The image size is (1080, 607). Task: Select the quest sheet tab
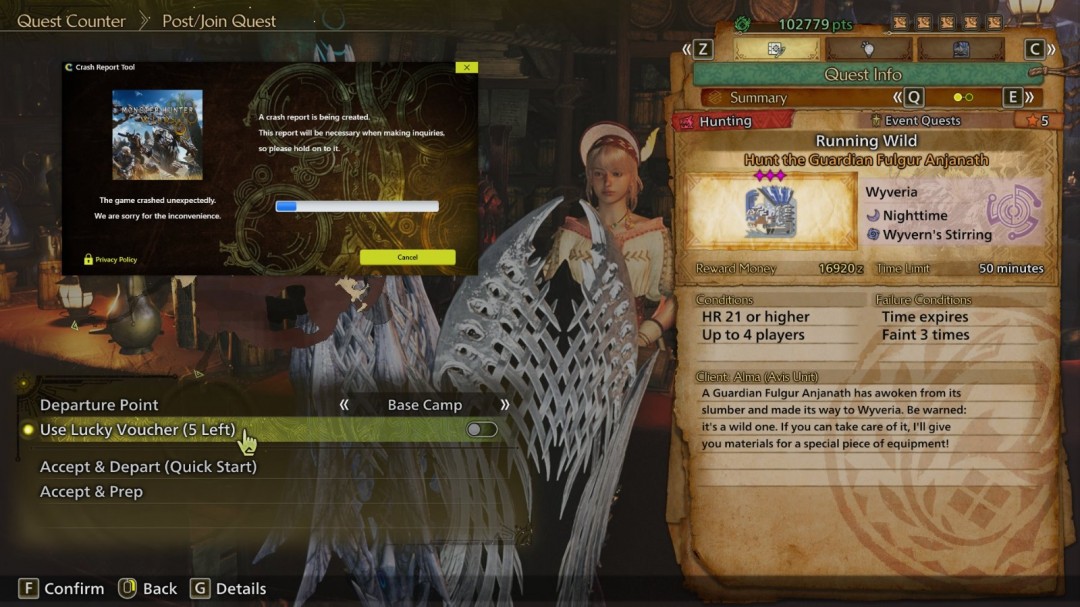click(776, 49)
